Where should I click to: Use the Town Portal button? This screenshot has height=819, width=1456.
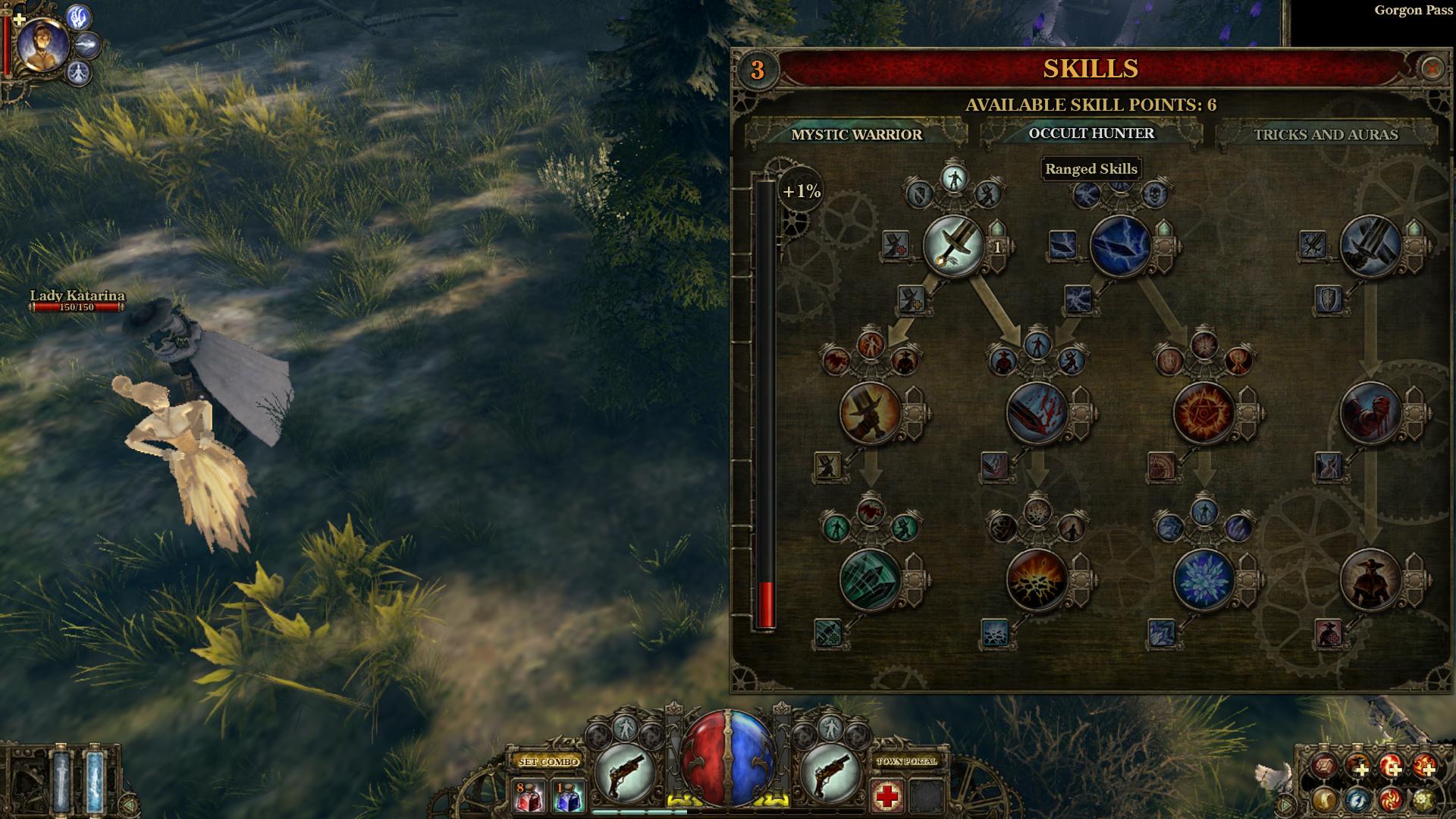pos(907,761)
